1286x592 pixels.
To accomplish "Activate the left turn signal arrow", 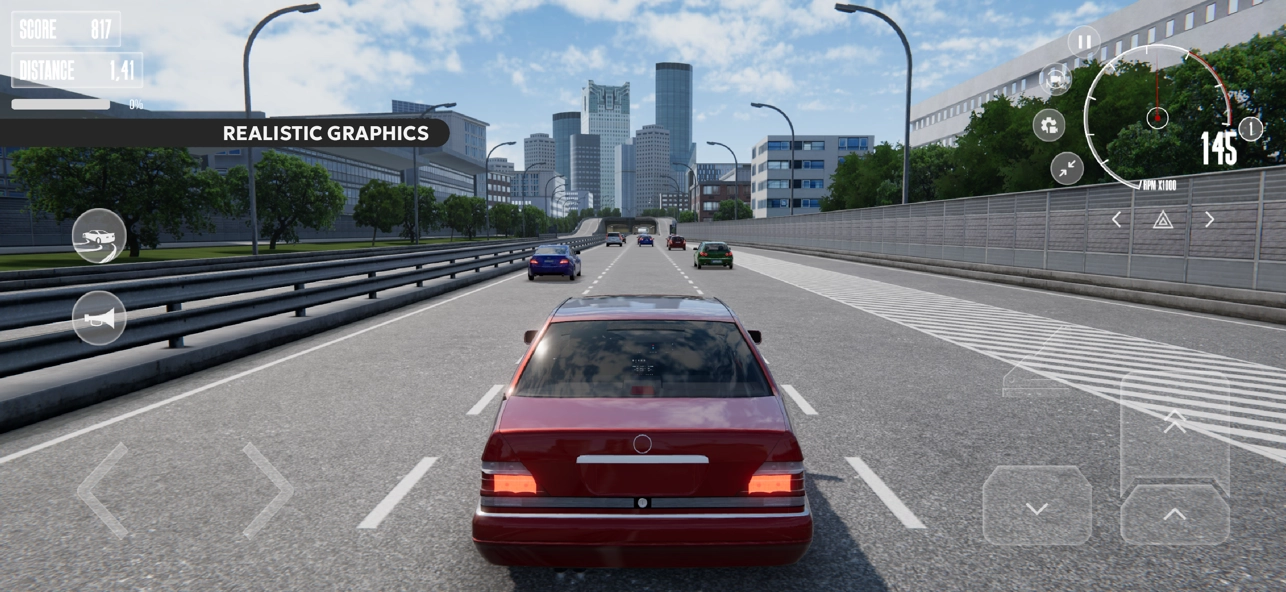I will (1116, 219).
